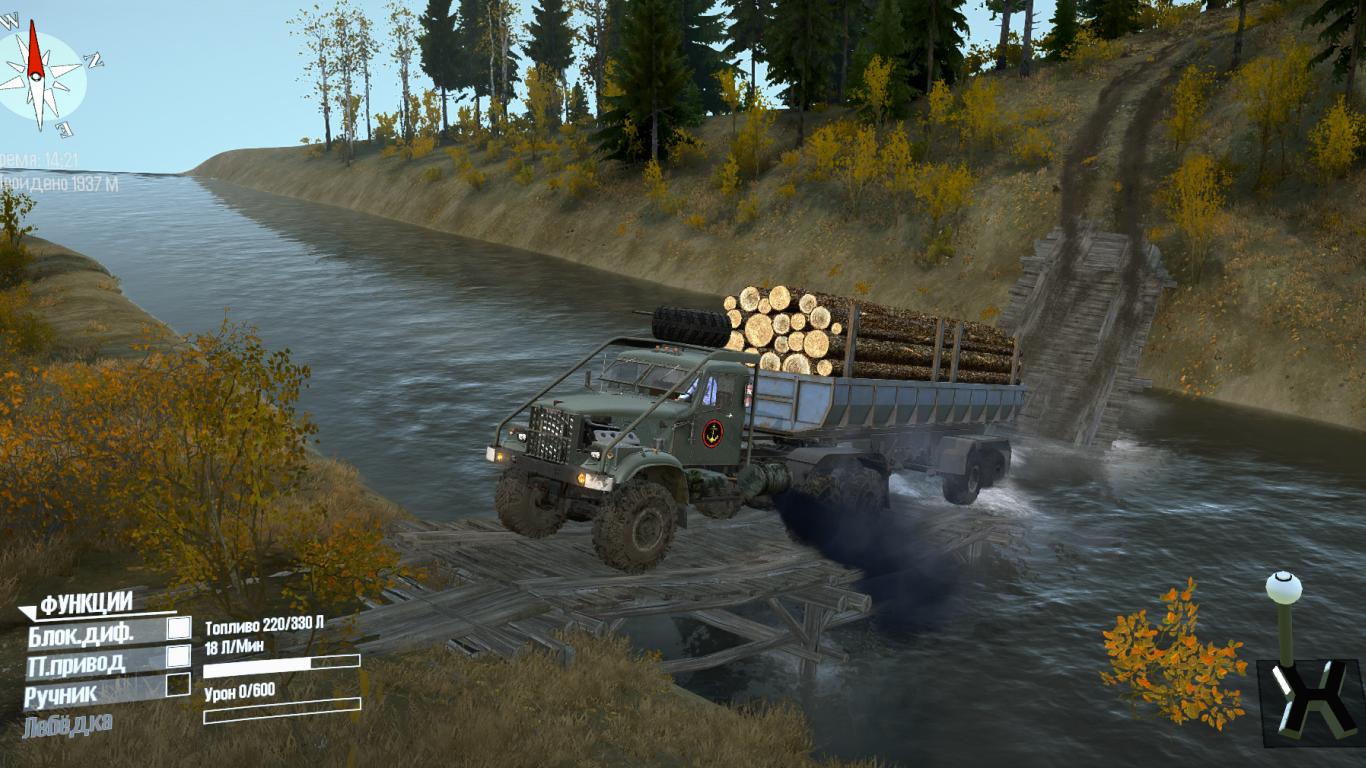Click the gear shifter knob
The image size is (1366, 768).
tap(1284, 588)
